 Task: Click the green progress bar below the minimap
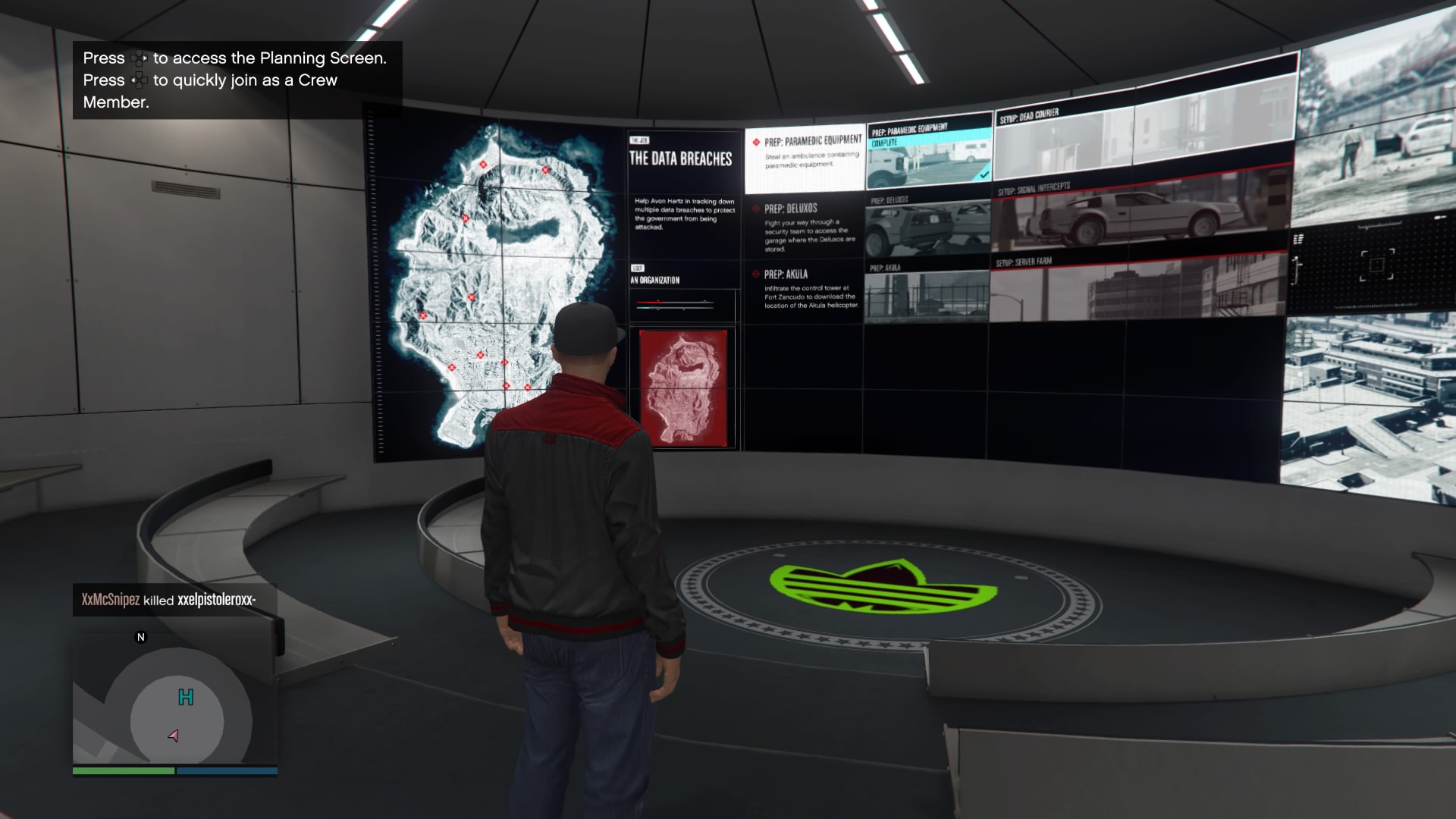124,770
